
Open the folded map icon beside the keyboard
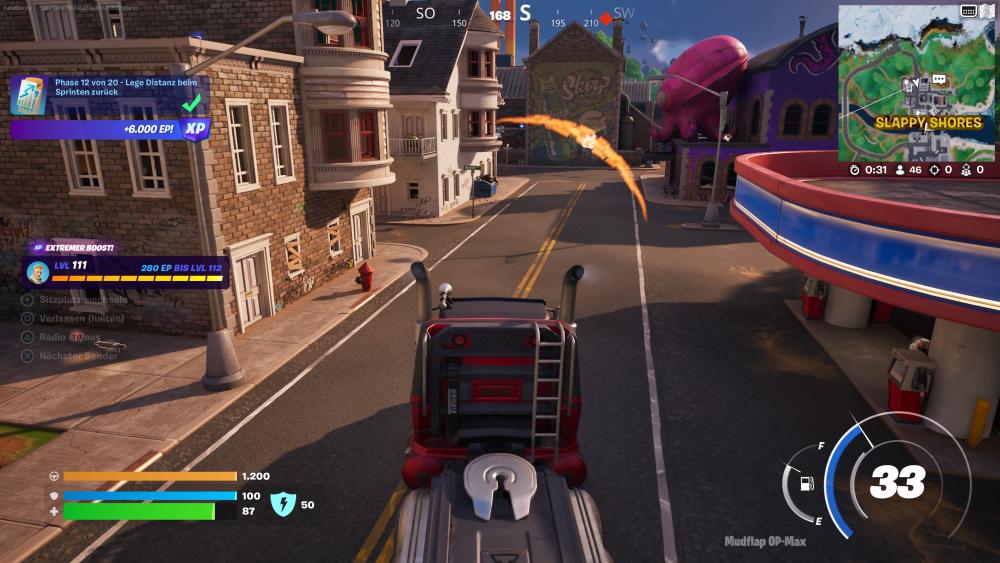[986, 11]
